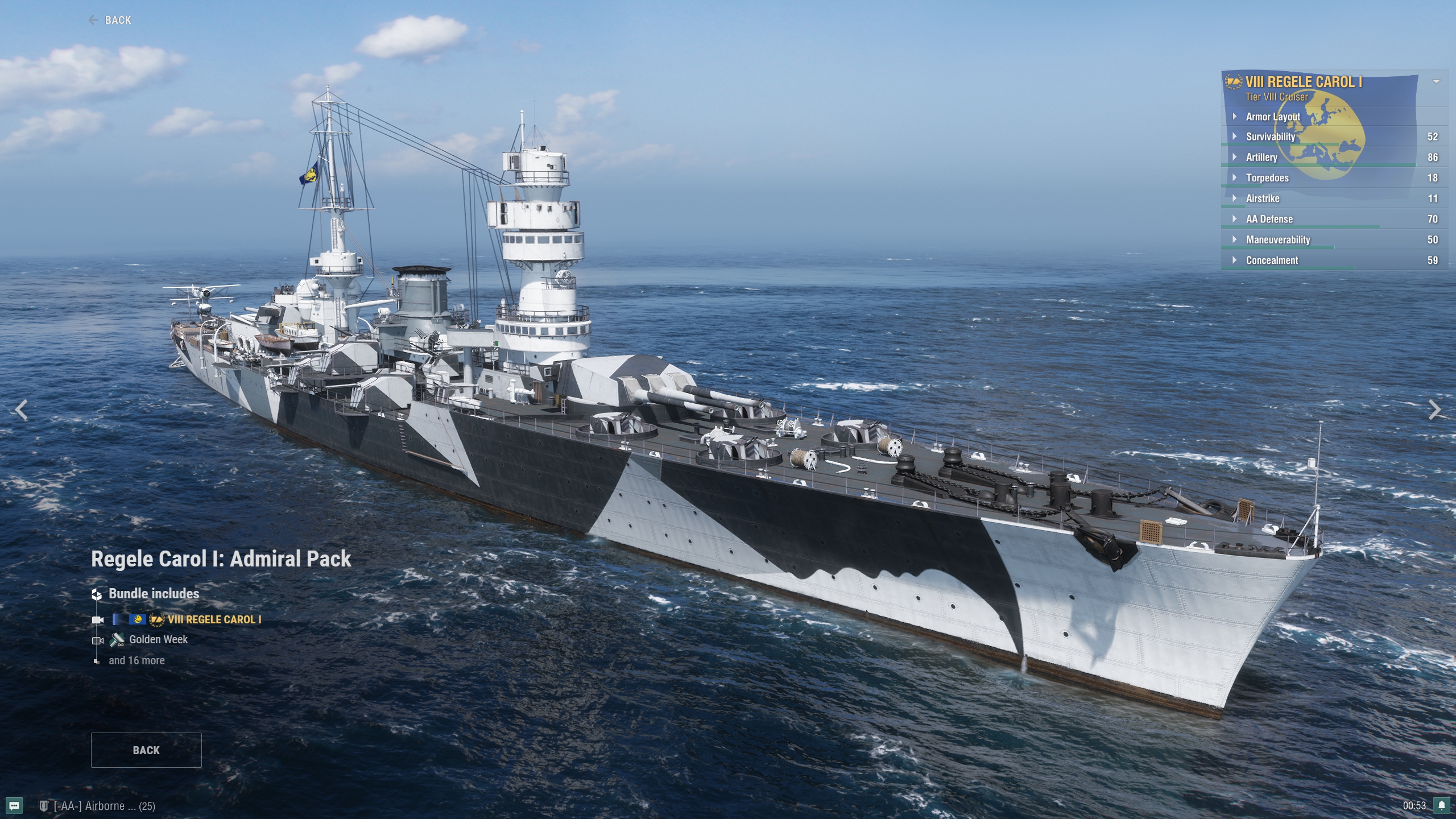1456x819 pixels.
Task: Open the chat speech bubble icon
Action: pos(14,805)
